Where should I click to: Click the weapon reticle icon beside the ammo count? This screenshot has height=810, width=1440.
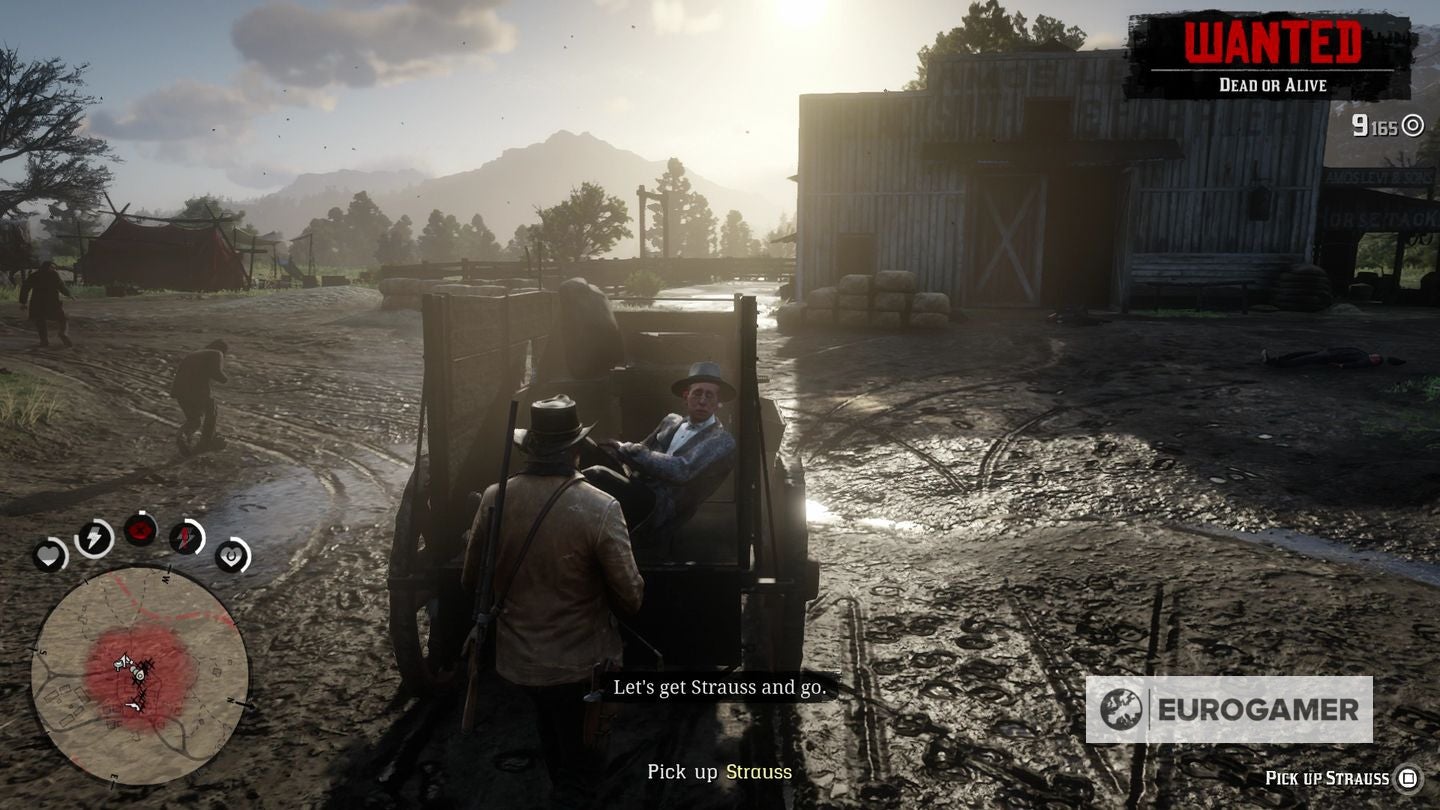point(1412,124)
